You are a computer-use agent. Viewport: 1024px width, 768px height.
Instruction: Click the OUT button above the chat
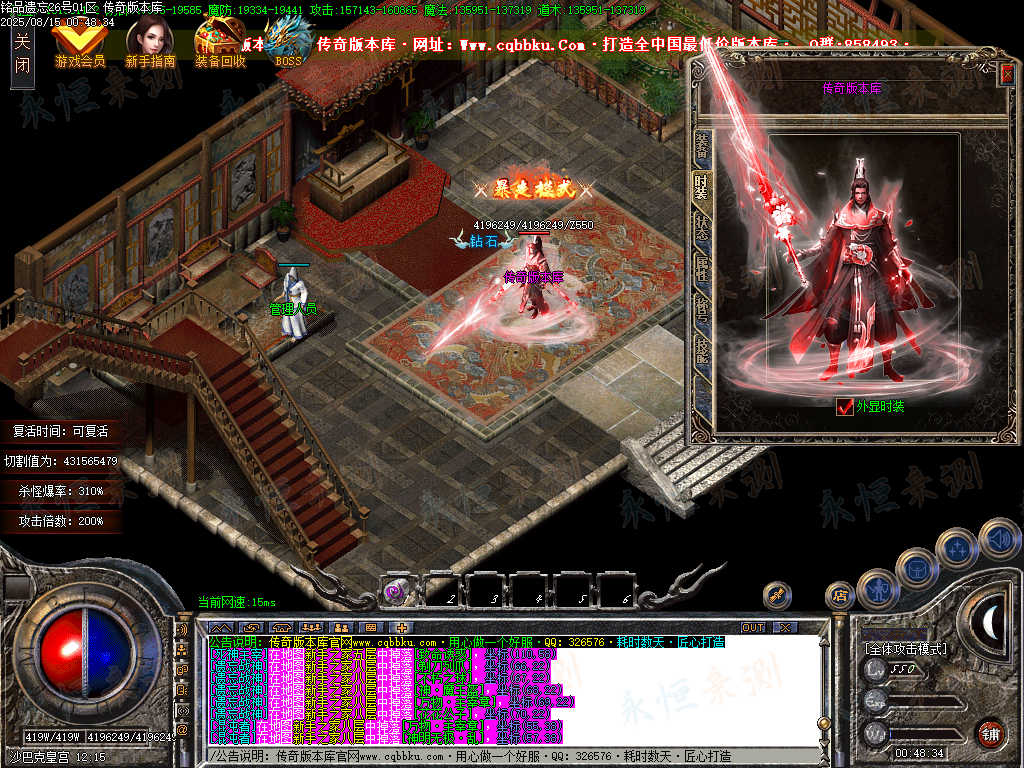pyautogui.click(x=752, y=627)
